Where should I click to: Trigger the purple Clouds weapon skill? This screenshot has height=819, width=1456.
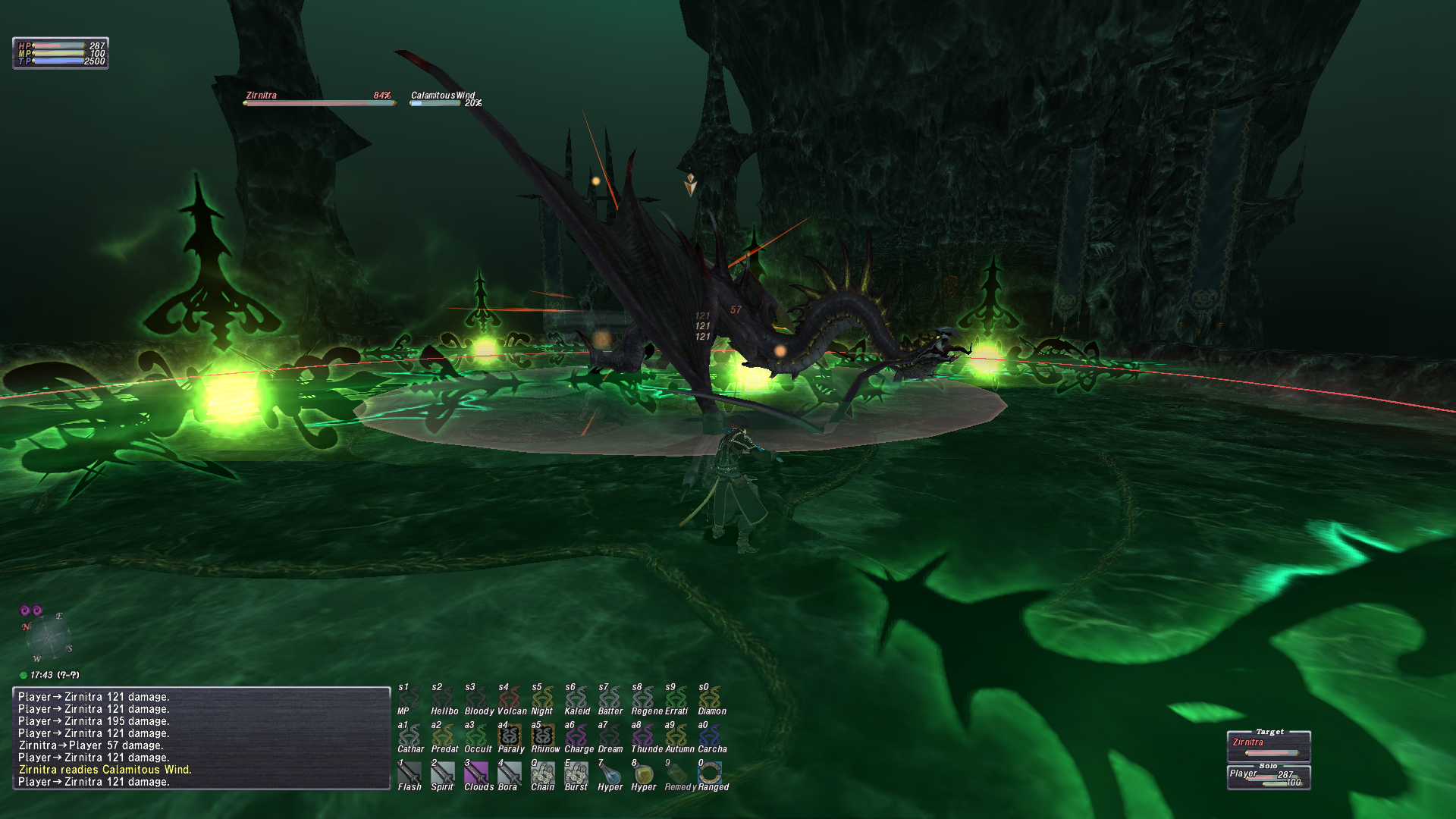coord(476,773)
